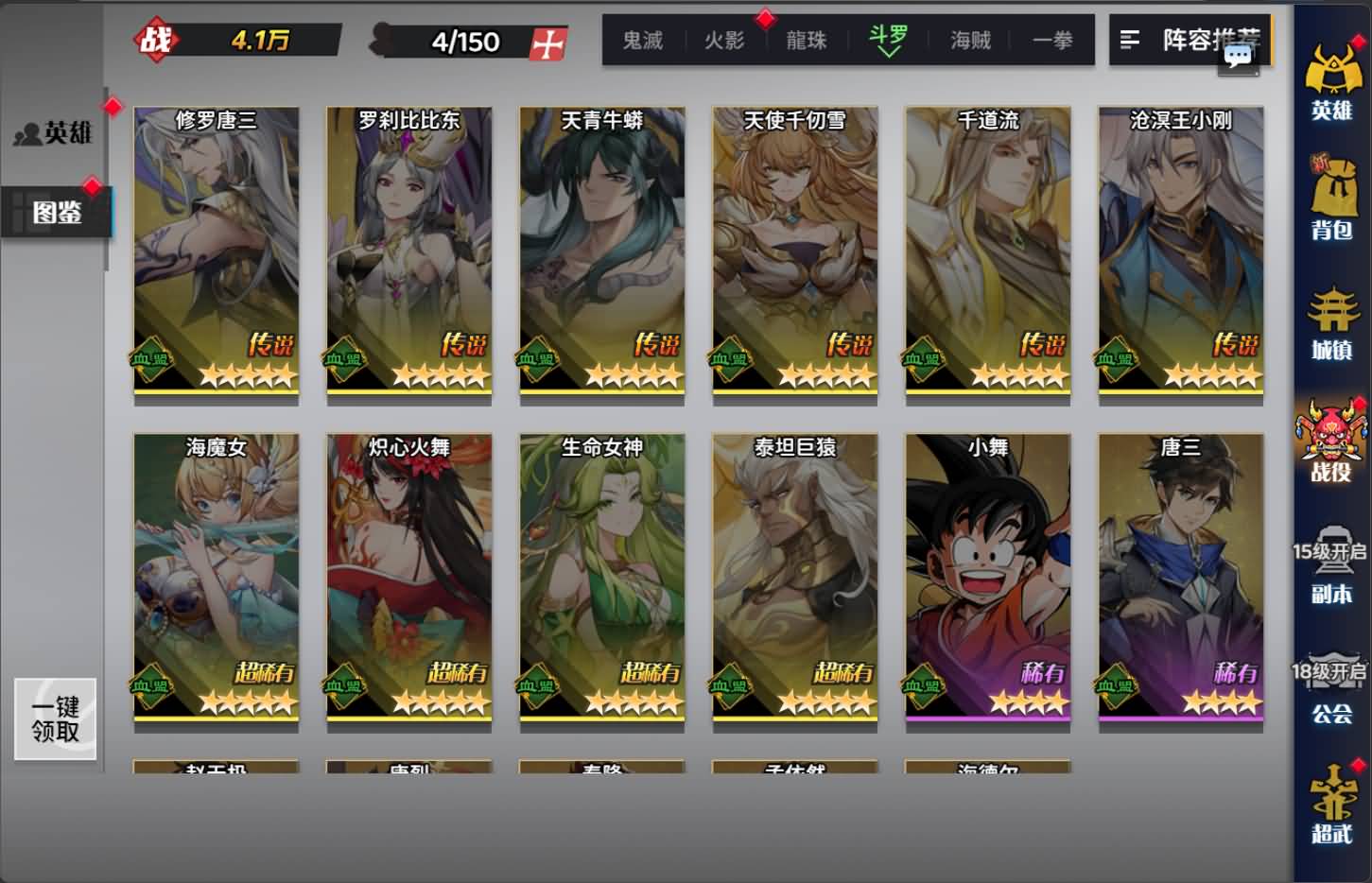Switch to the 龍珠 faction tab

806,41
